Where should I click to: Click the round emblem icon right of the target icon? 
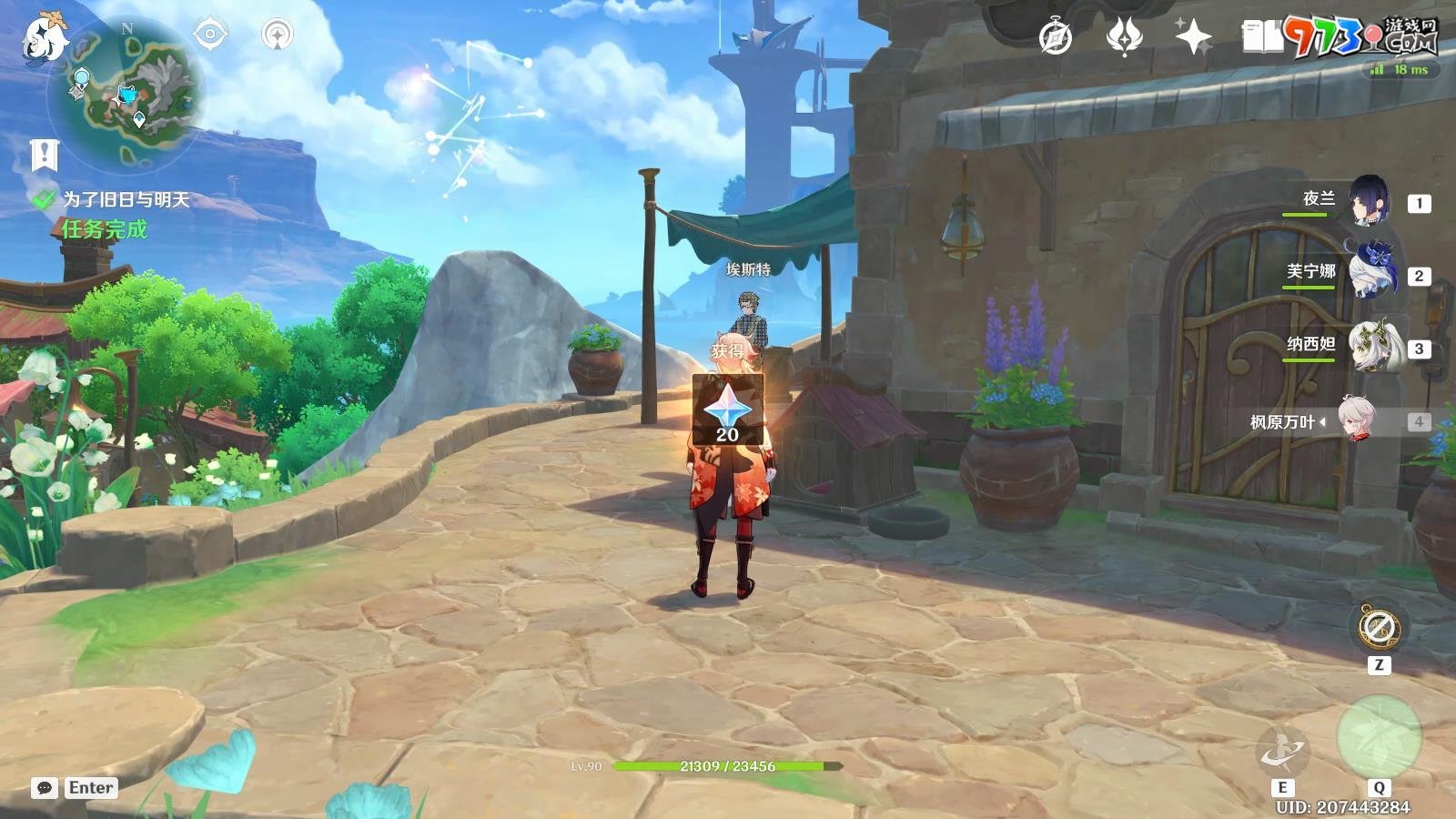[x=278, y=35]
